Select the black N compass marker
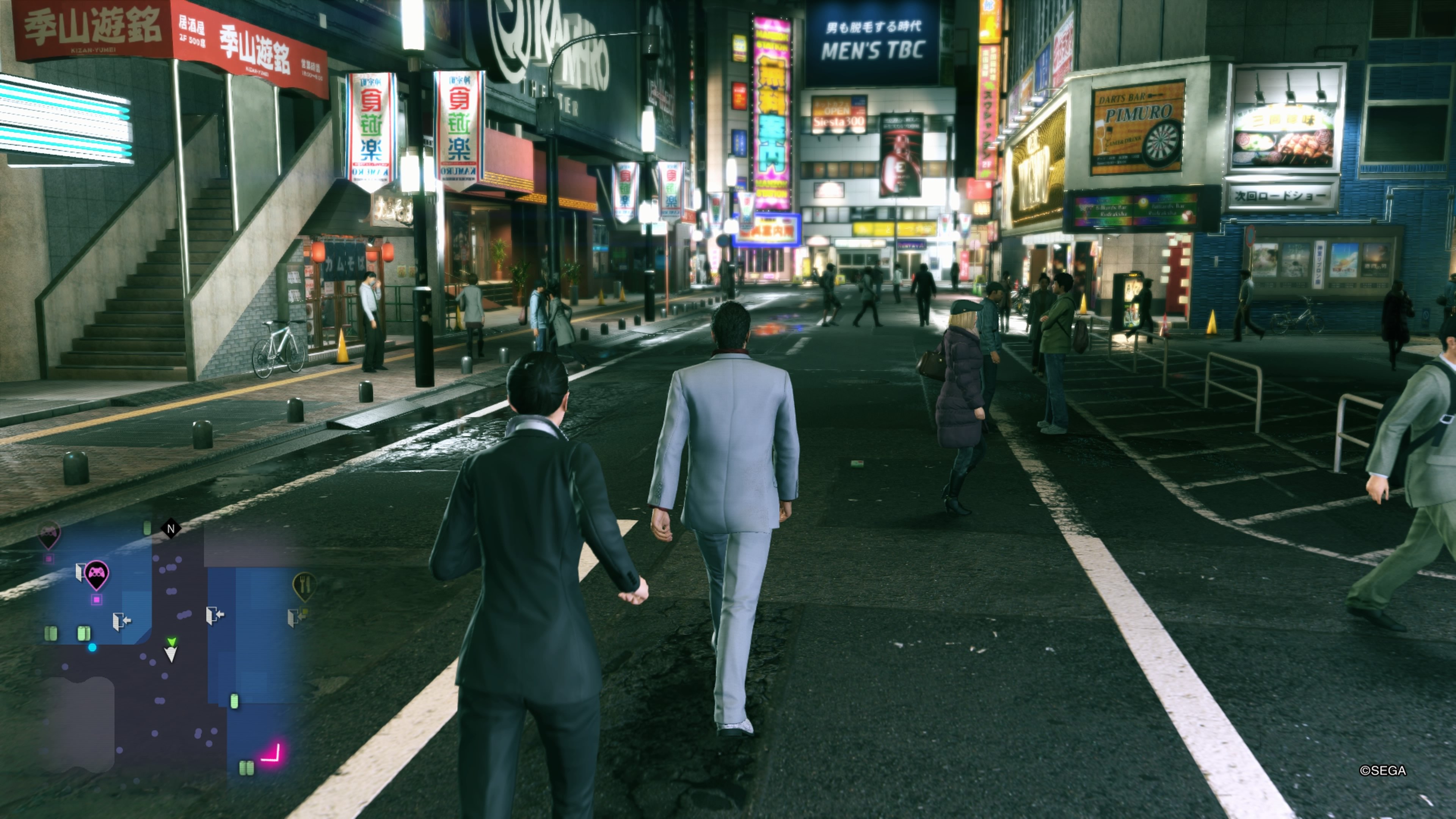The width and height of the screenshot is (1456, 819). (x=171, y=528)
